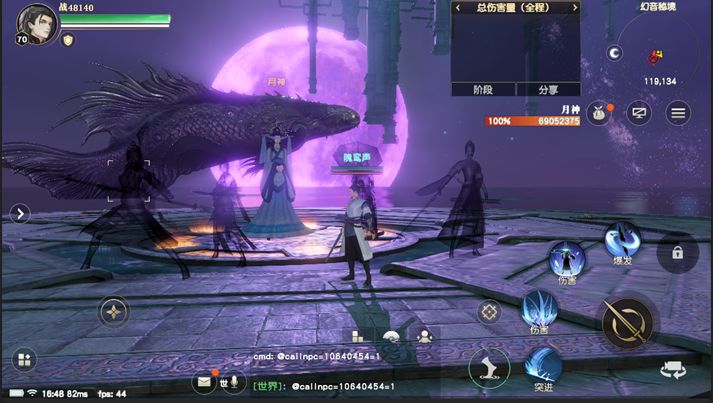Image resolution: width=713 pixels, height=403 pixels.
Task: Click the 分享 (share) button in damage panel
Action: pos(548,89)
